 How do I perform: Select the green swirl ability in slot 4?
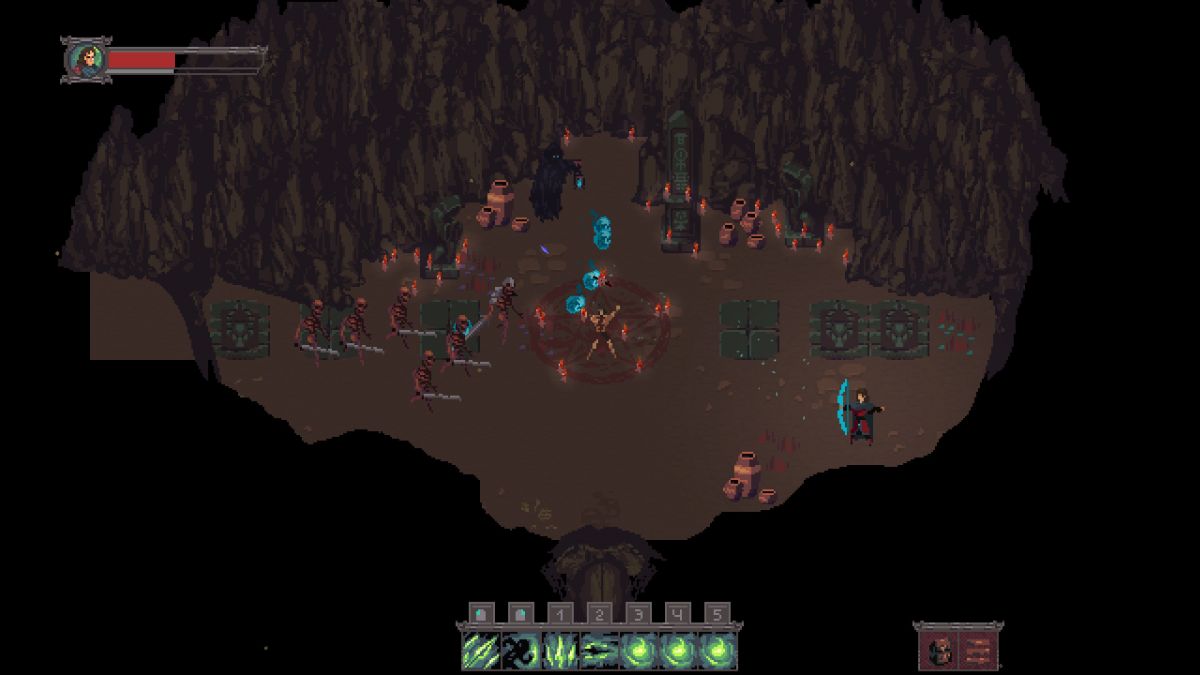click(x=678, y=651)
